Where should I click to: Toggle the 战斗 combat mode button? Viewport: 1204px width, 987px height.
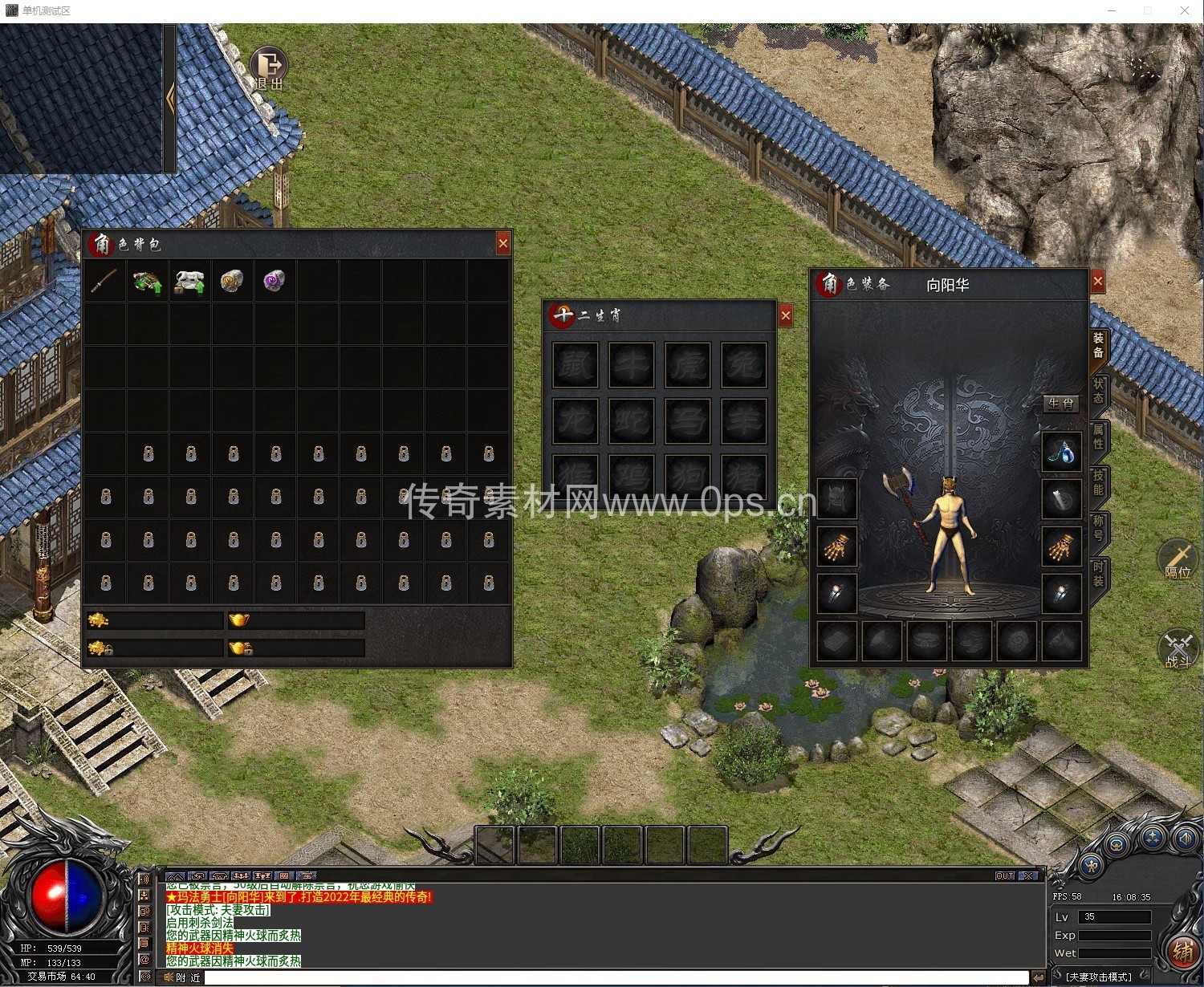[1178, 649]
